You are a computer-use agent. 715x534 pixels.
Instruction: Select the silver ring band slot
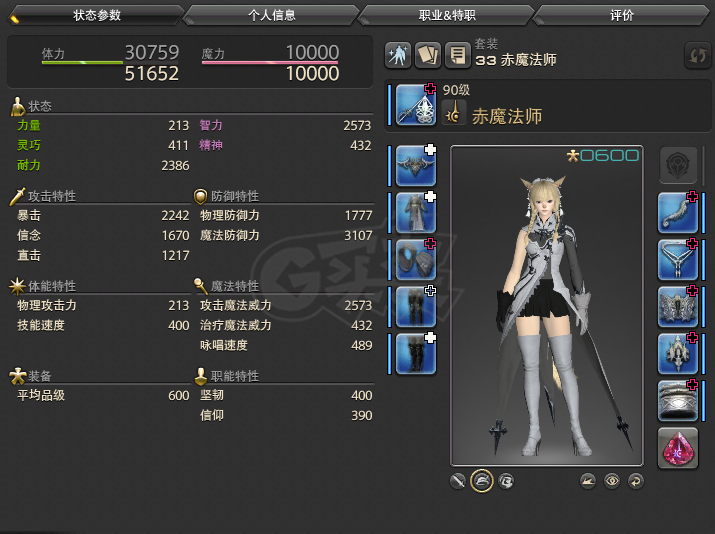point(677,401)
